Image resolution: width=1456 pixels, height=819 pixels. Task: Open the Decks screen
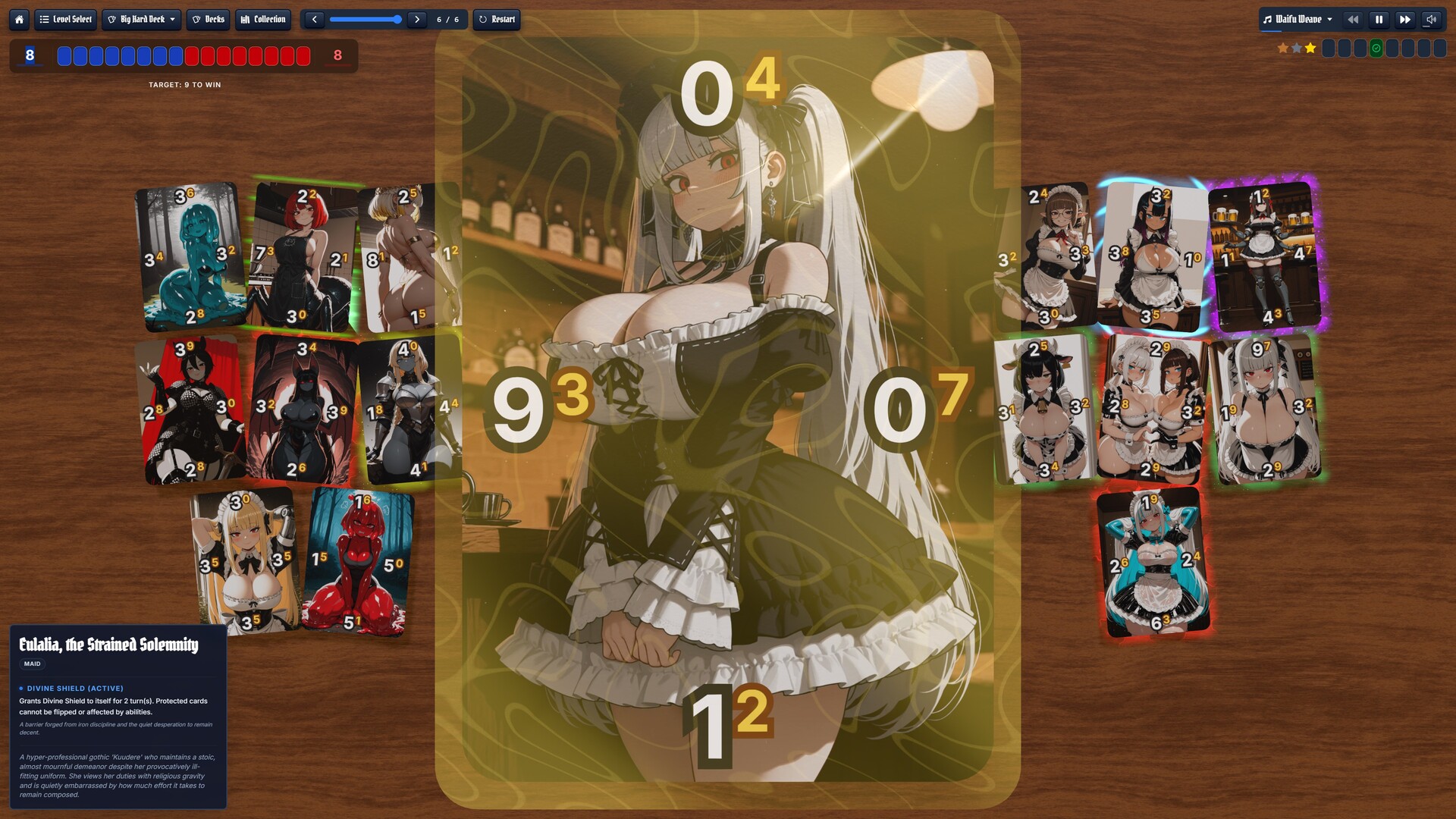[208, 20]
